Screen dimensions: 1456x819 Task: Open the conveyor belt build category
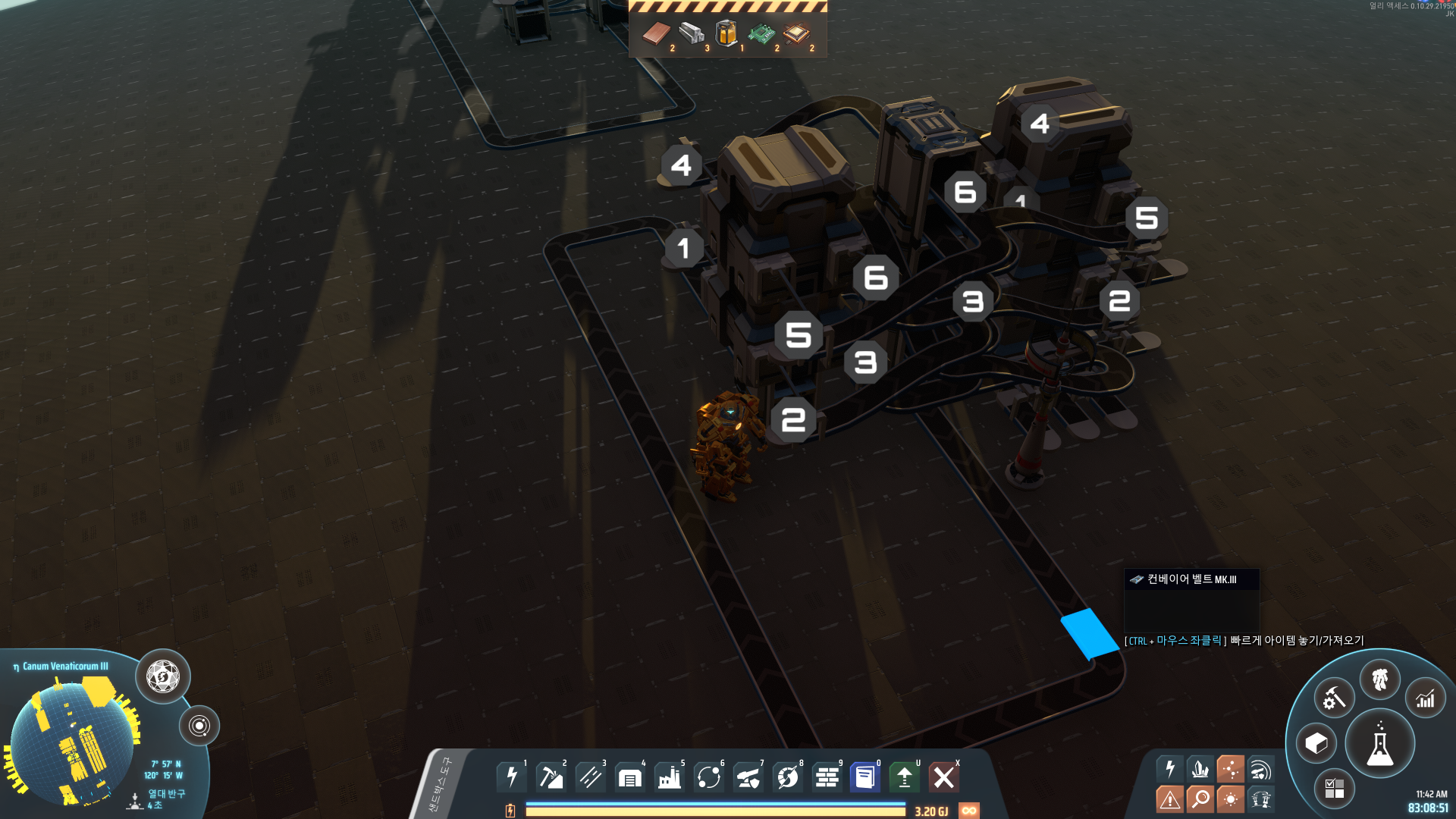coord(591,777)
